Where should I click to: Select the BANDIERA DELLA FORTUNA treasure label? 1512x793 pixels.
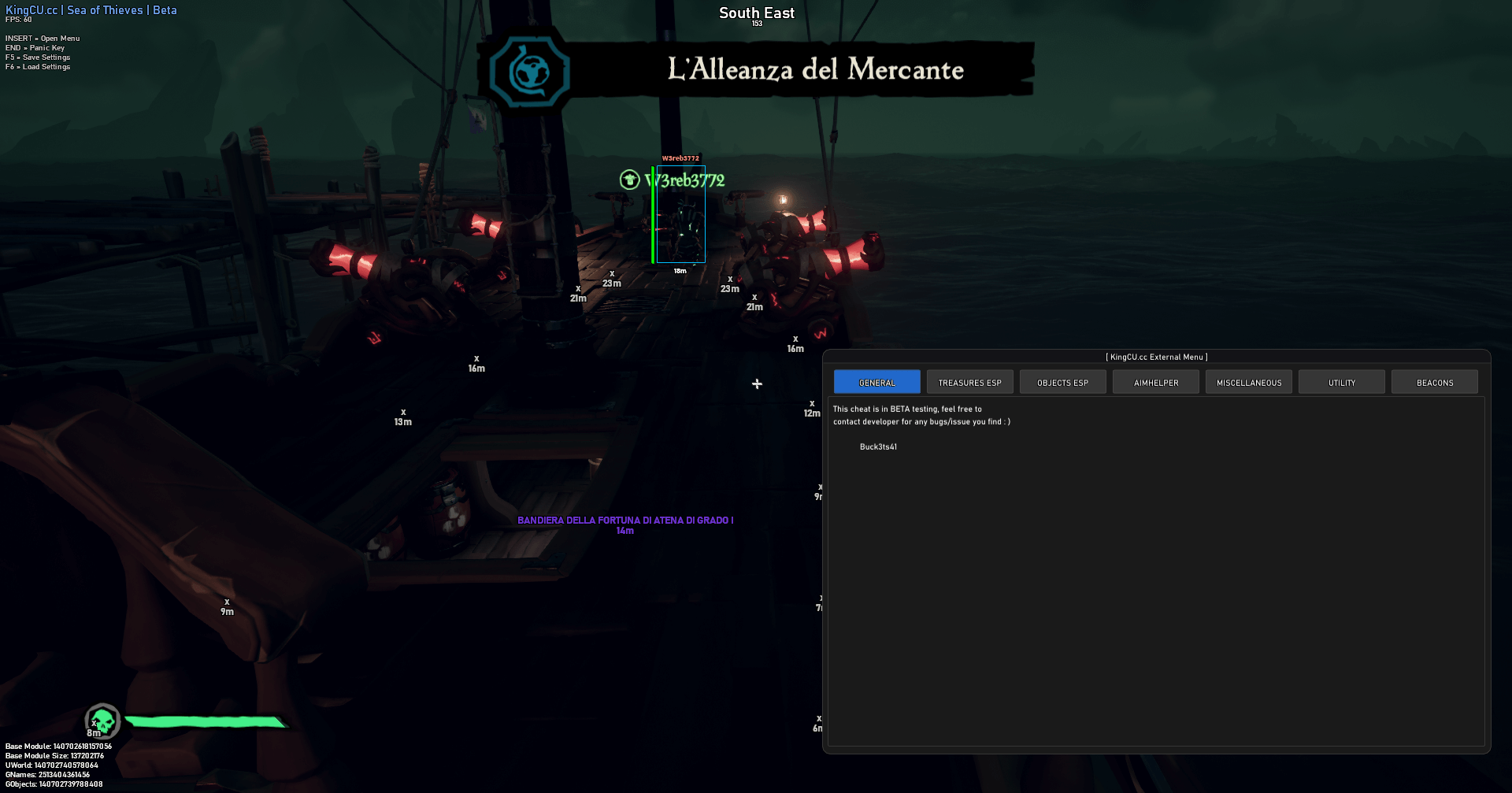(x=624, y=520)
